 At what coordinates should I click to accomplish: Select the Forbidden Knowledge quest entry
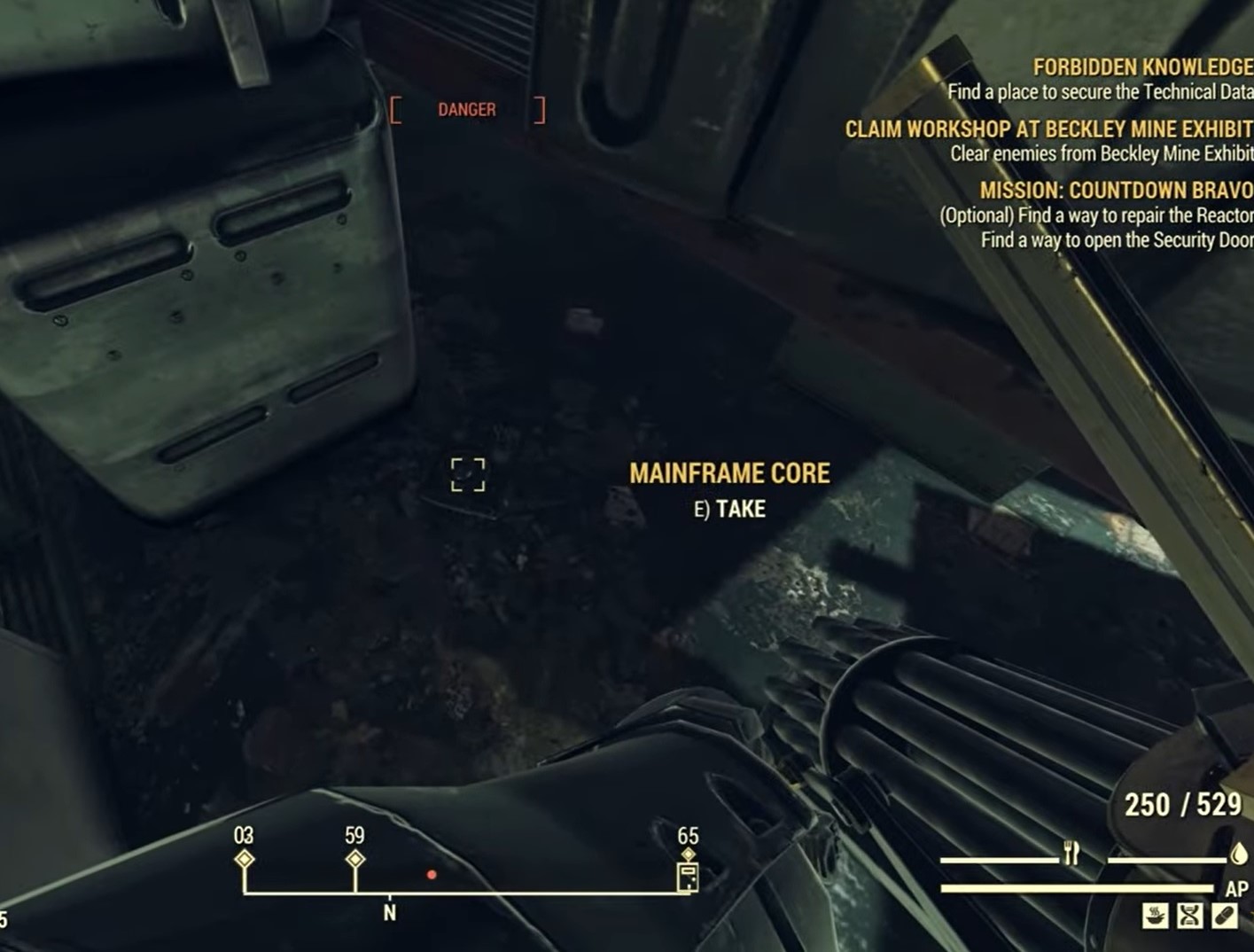1142,67
